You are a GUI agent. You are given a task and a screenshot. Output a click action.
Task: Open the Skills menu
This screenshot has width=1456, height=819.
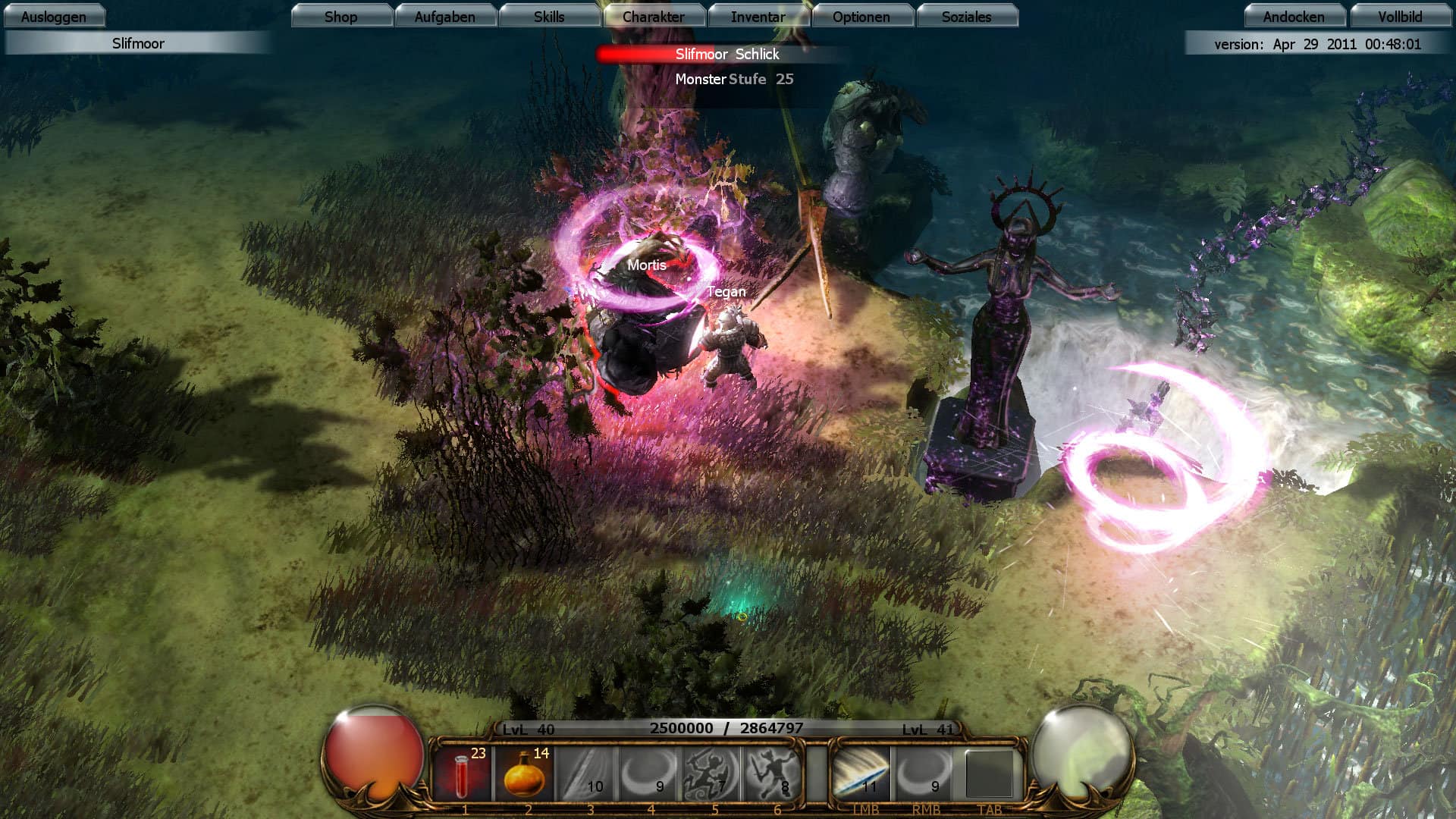[x=549, y=16]
